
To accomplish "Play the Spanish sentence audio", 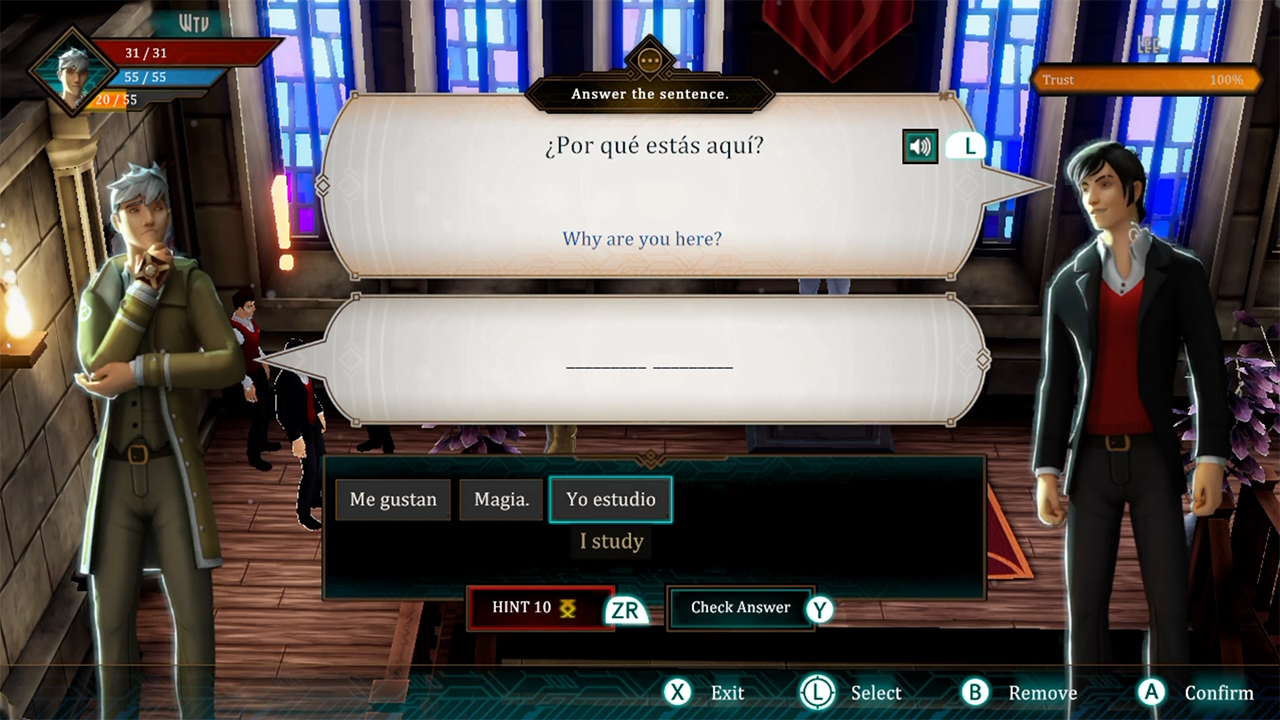I will pyautogui.click(x=919, y=146).
